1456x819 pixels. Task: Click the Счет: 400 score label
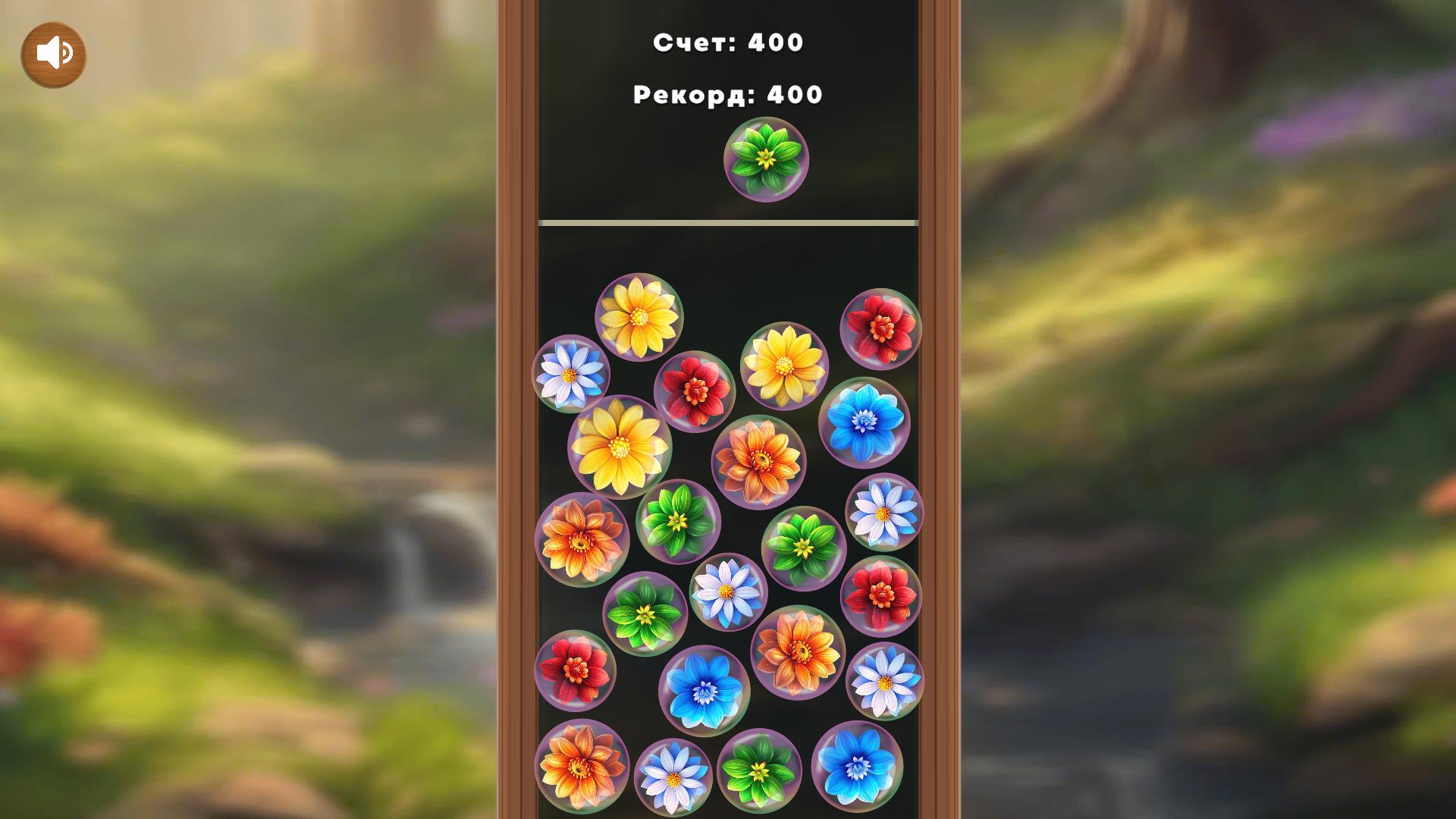tap(728, 43)
